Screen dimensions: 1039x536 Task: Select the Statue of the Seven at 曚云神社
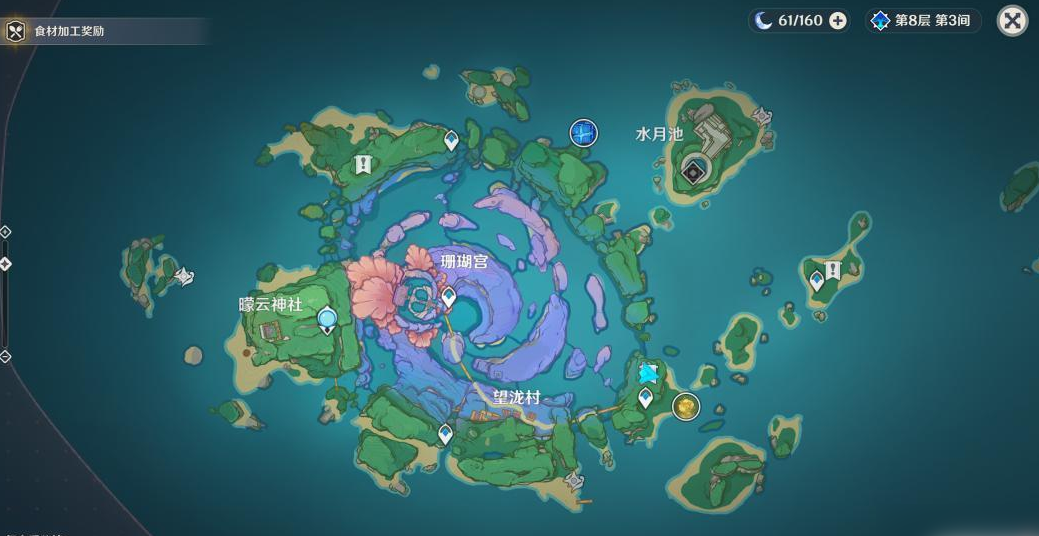[327, 320]
